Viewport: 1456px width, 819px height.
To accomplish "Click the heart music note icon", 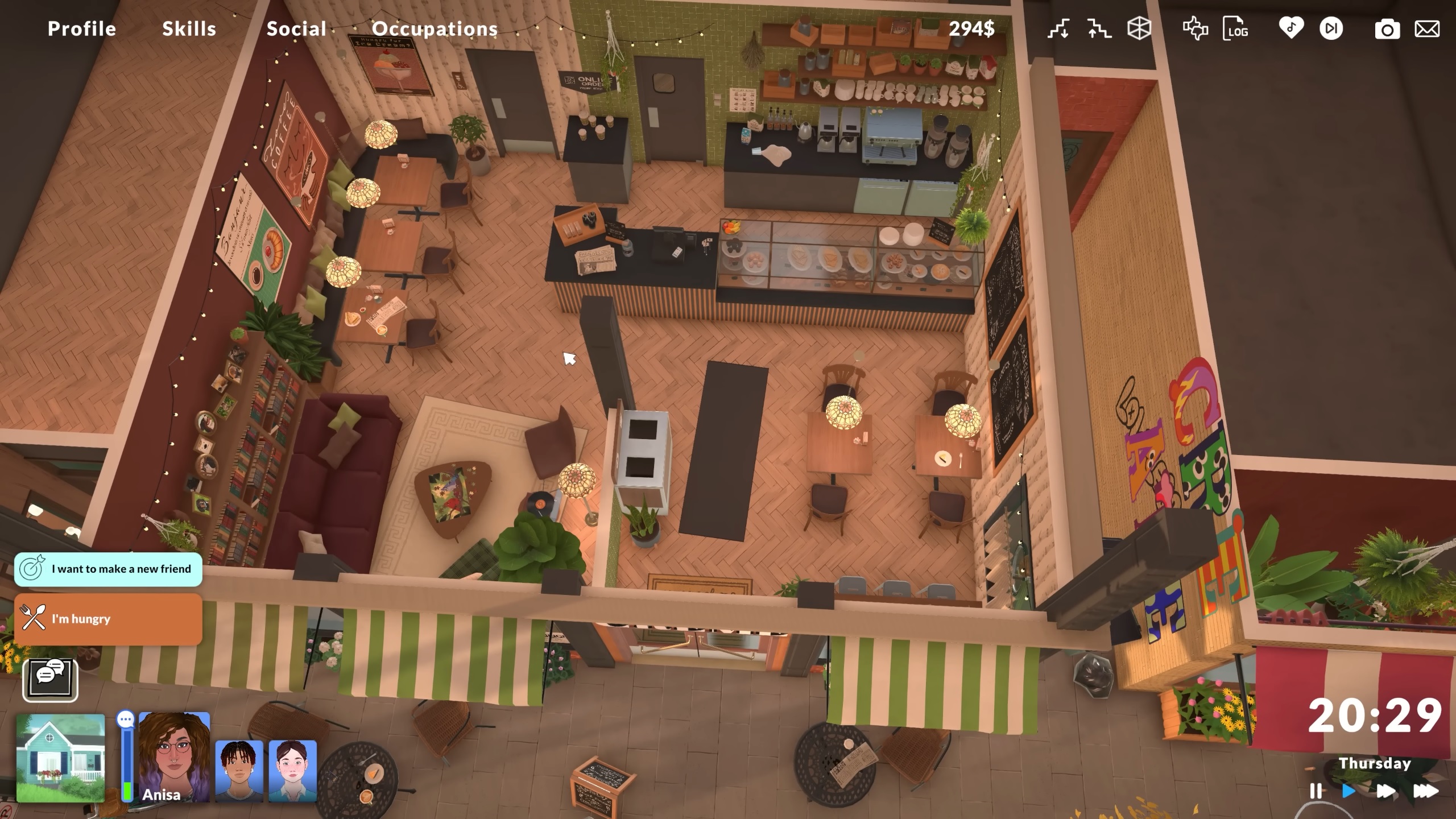I will pyautogui.click(x=1290, y=28).
